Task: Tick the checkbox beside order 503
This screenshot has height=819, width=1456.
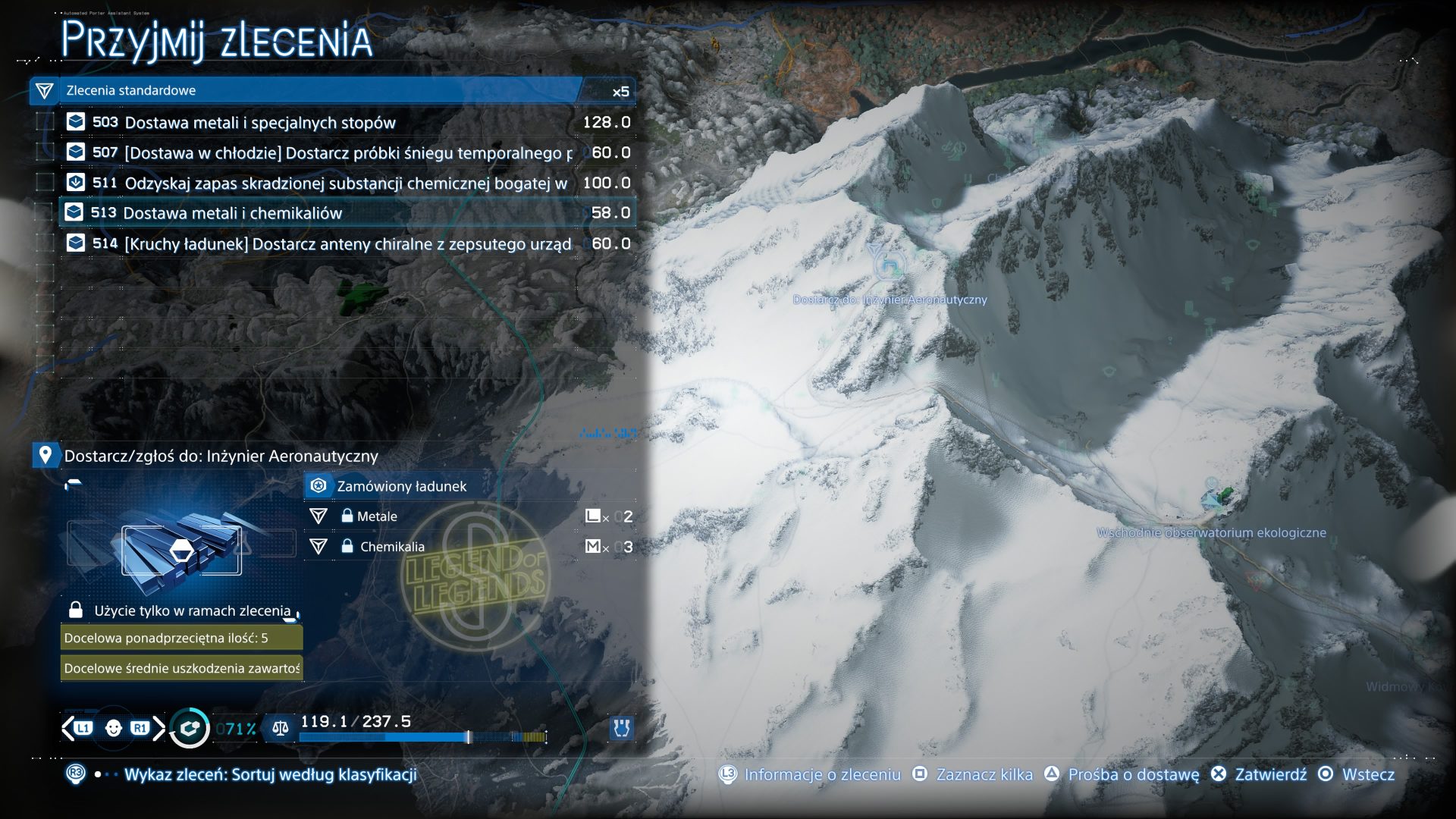Action: click(x=45, y=122)
